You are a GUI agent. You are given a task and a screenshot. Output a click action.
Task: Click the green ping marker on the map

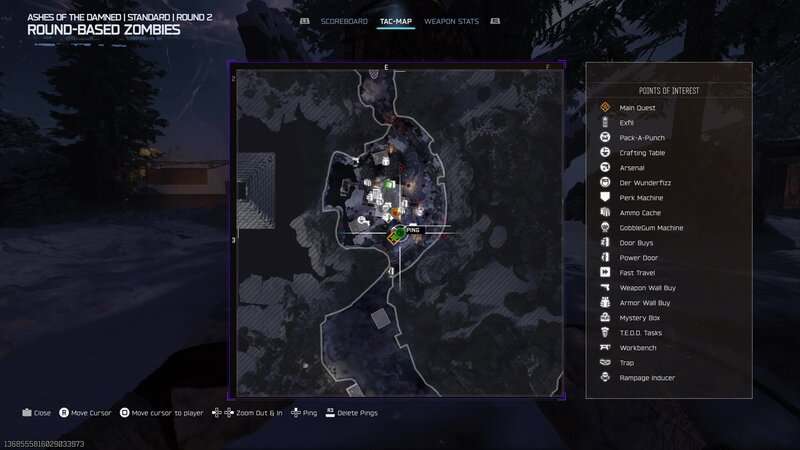click(x=398, y=232)
